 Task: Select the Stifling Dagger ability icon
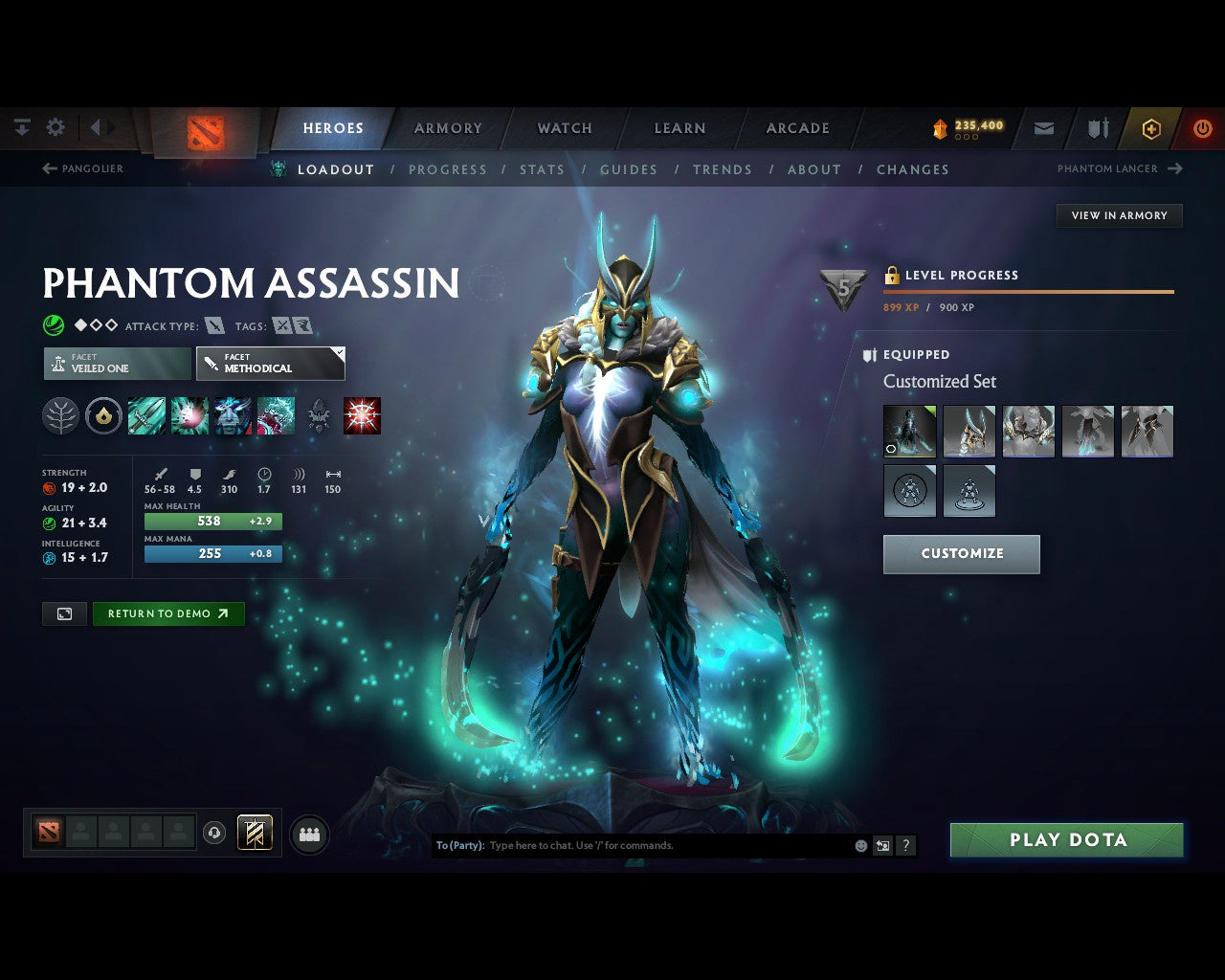146,415
